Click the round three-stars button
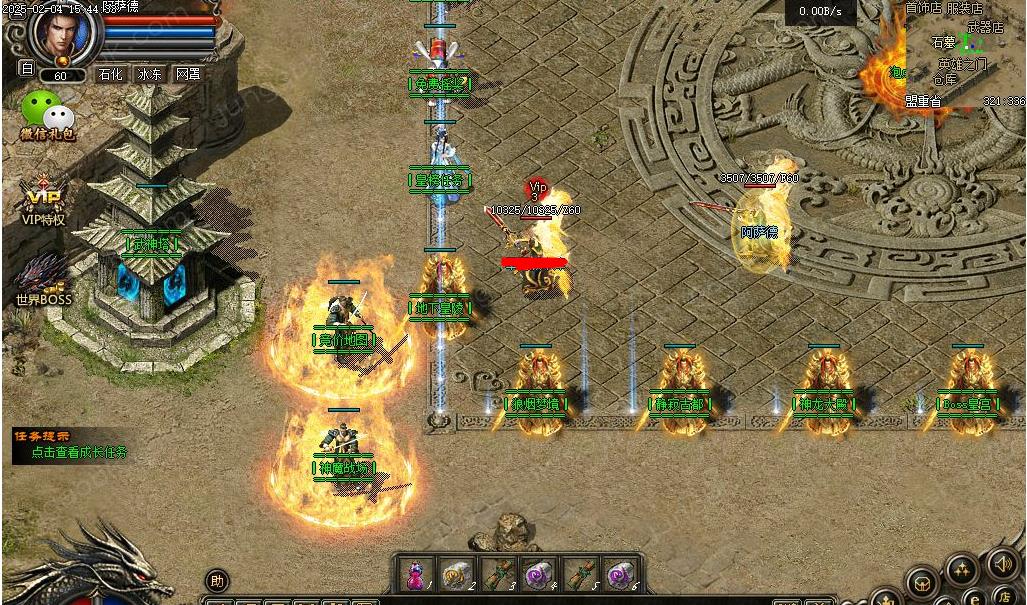Screen dimensions: 1027x605 click(961, 571)
